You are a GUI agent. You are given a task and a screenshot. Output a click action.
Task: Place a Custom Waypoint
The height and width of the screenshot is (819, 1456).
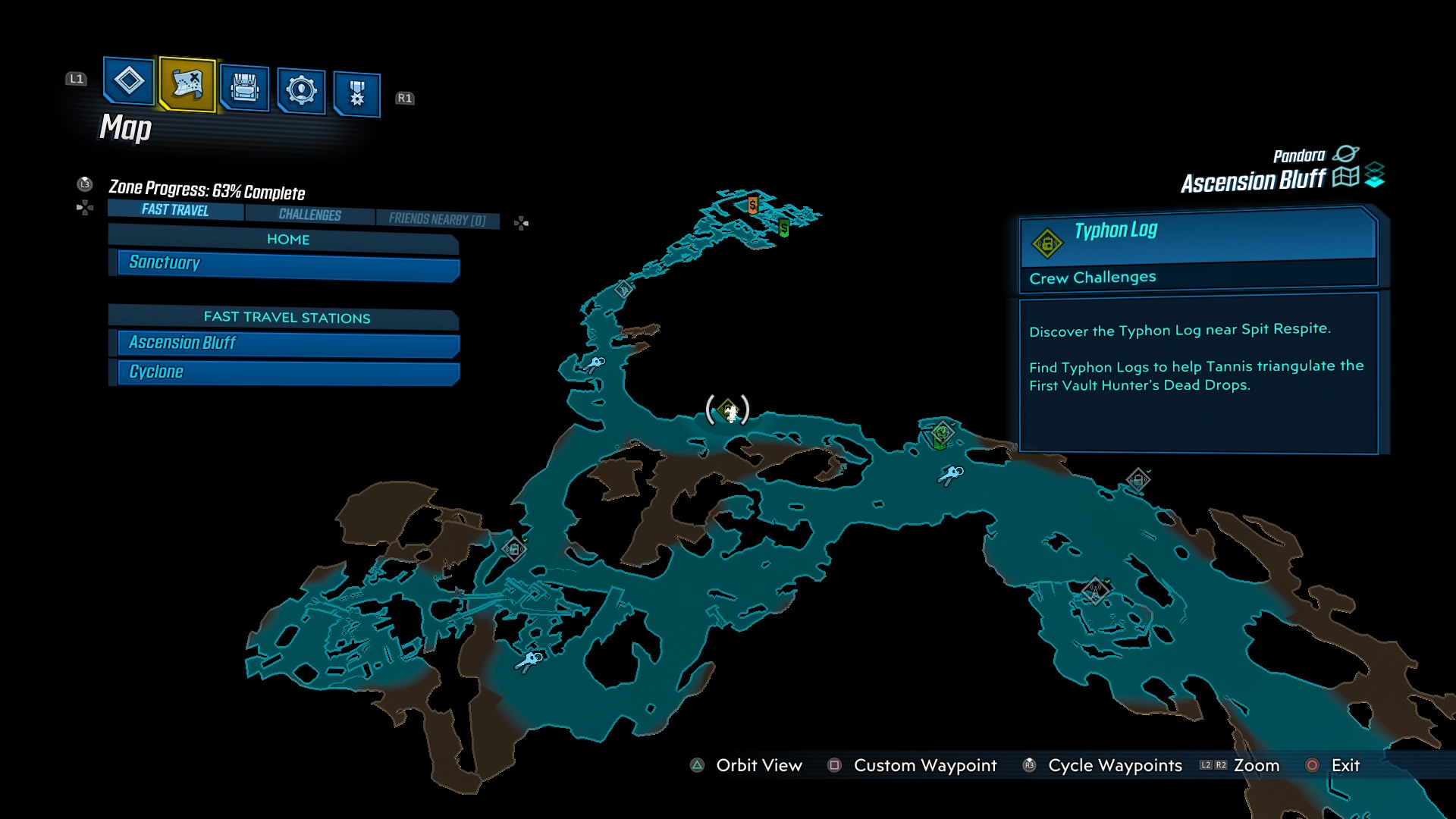click(925, 766)
